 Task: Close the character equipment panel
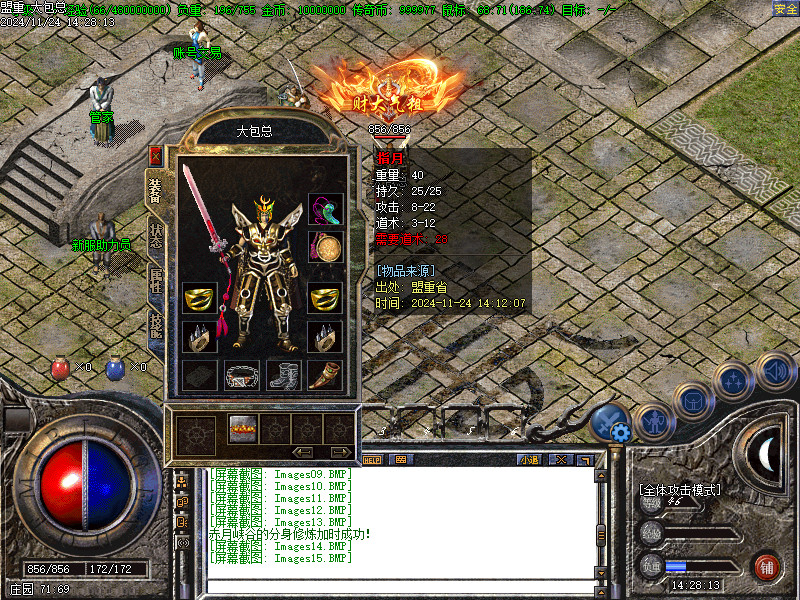coord(155,155)
